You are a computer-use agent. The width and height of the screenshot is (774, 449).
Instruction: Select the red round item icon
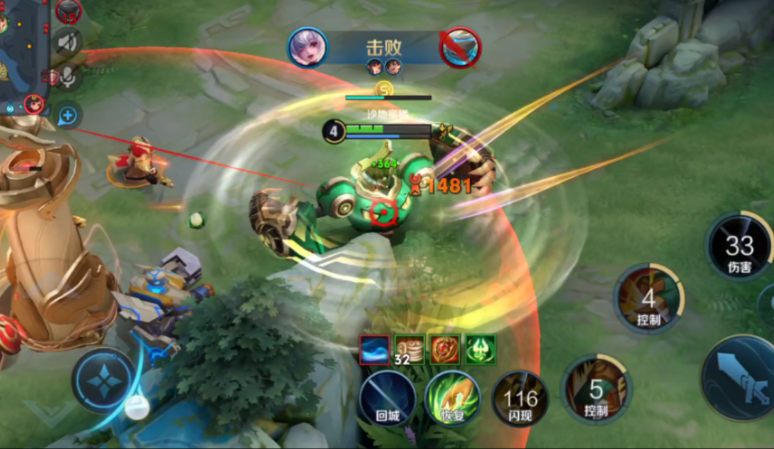click(444, 349)
